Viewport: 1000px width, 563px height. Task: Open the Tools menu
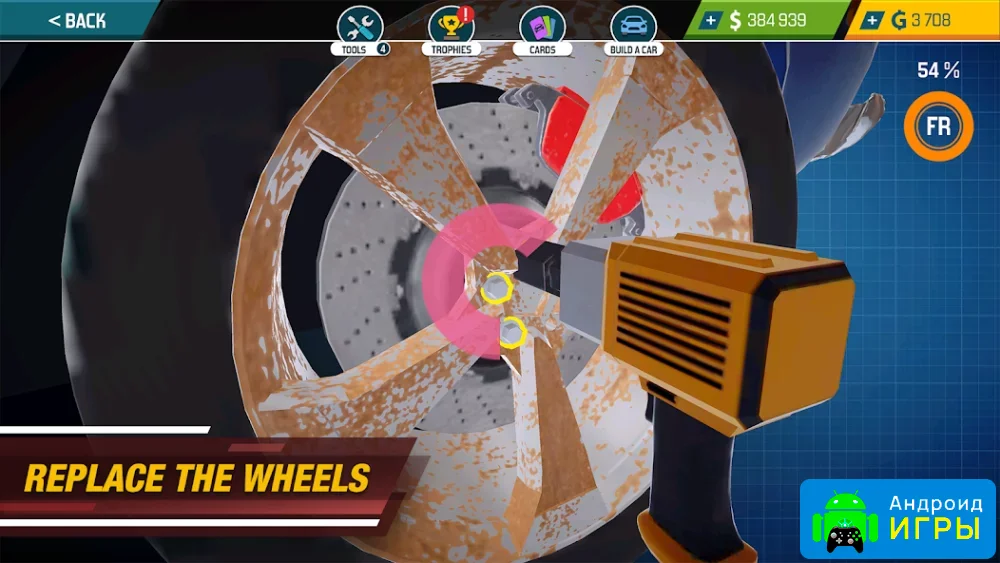360,28
